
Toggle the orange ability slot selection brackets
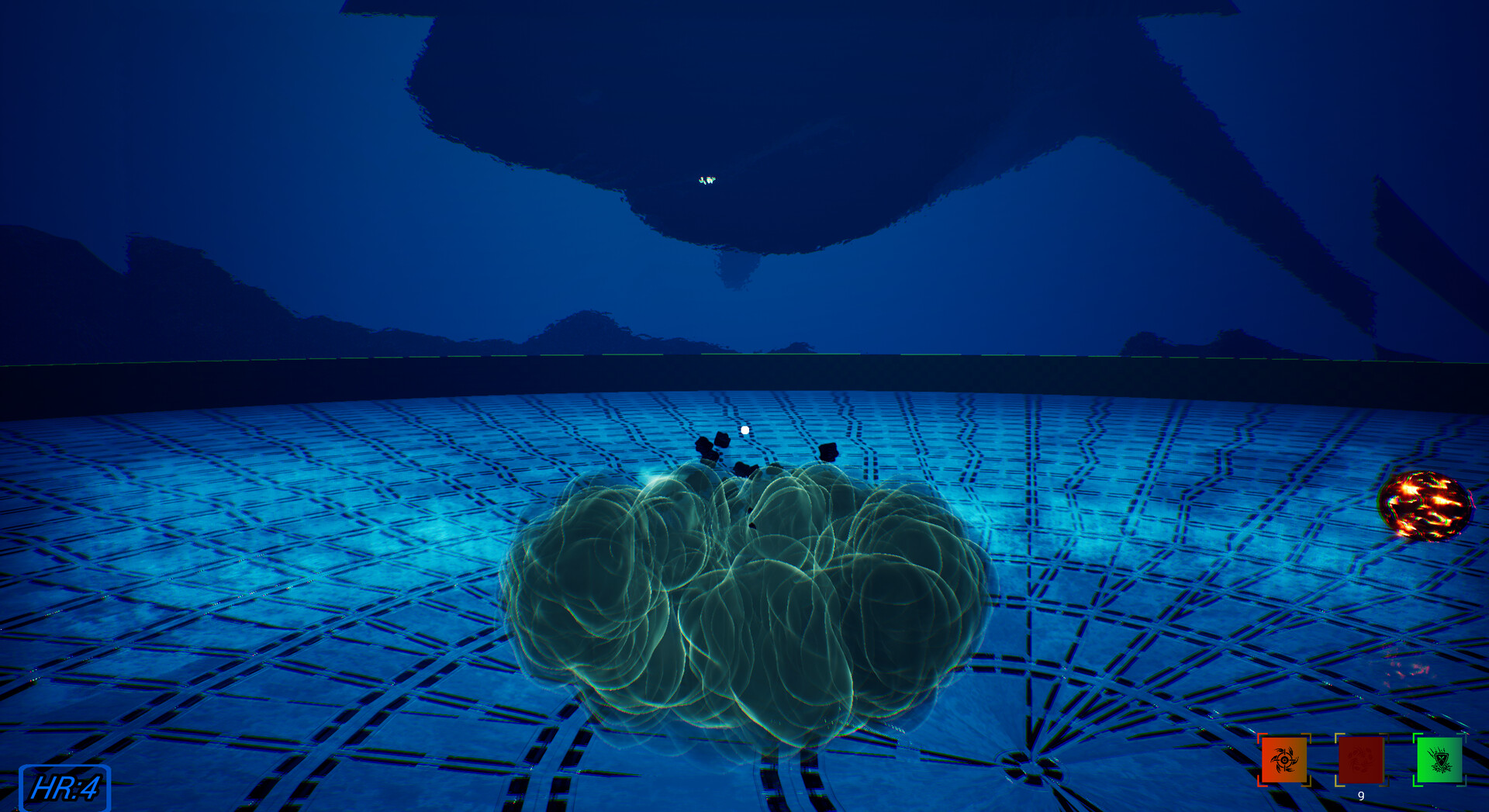pyautogui.click(x=1284, y=760)
